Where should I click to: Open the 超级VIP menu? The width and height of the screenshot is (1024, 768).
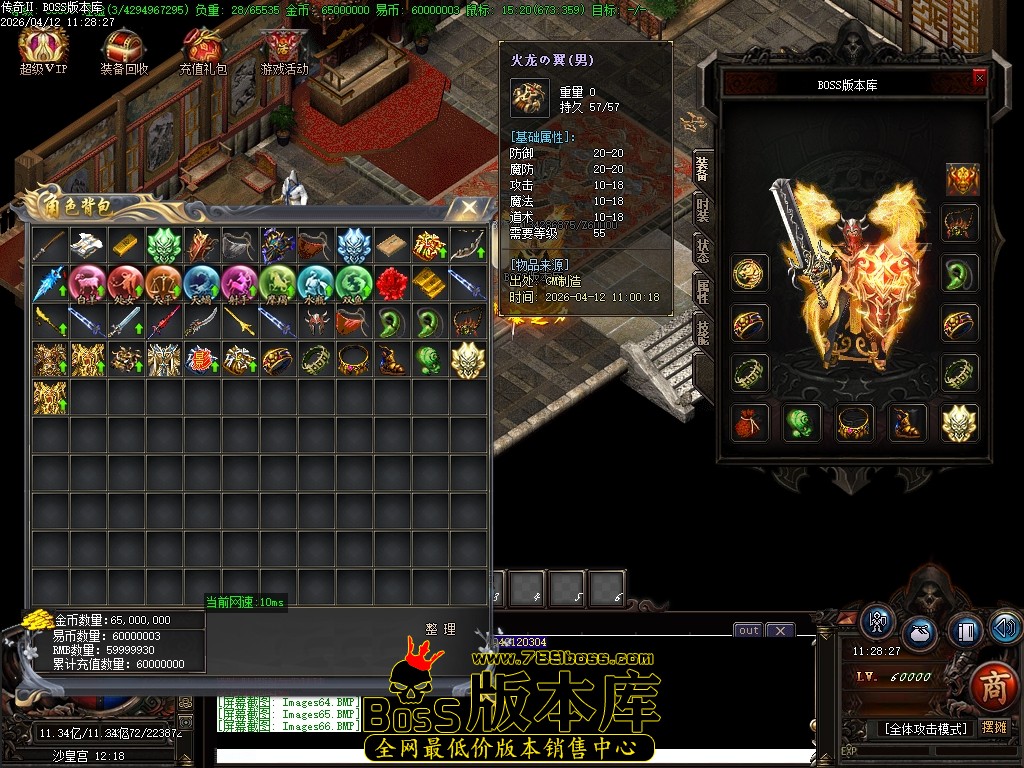[x=43, y=50]
